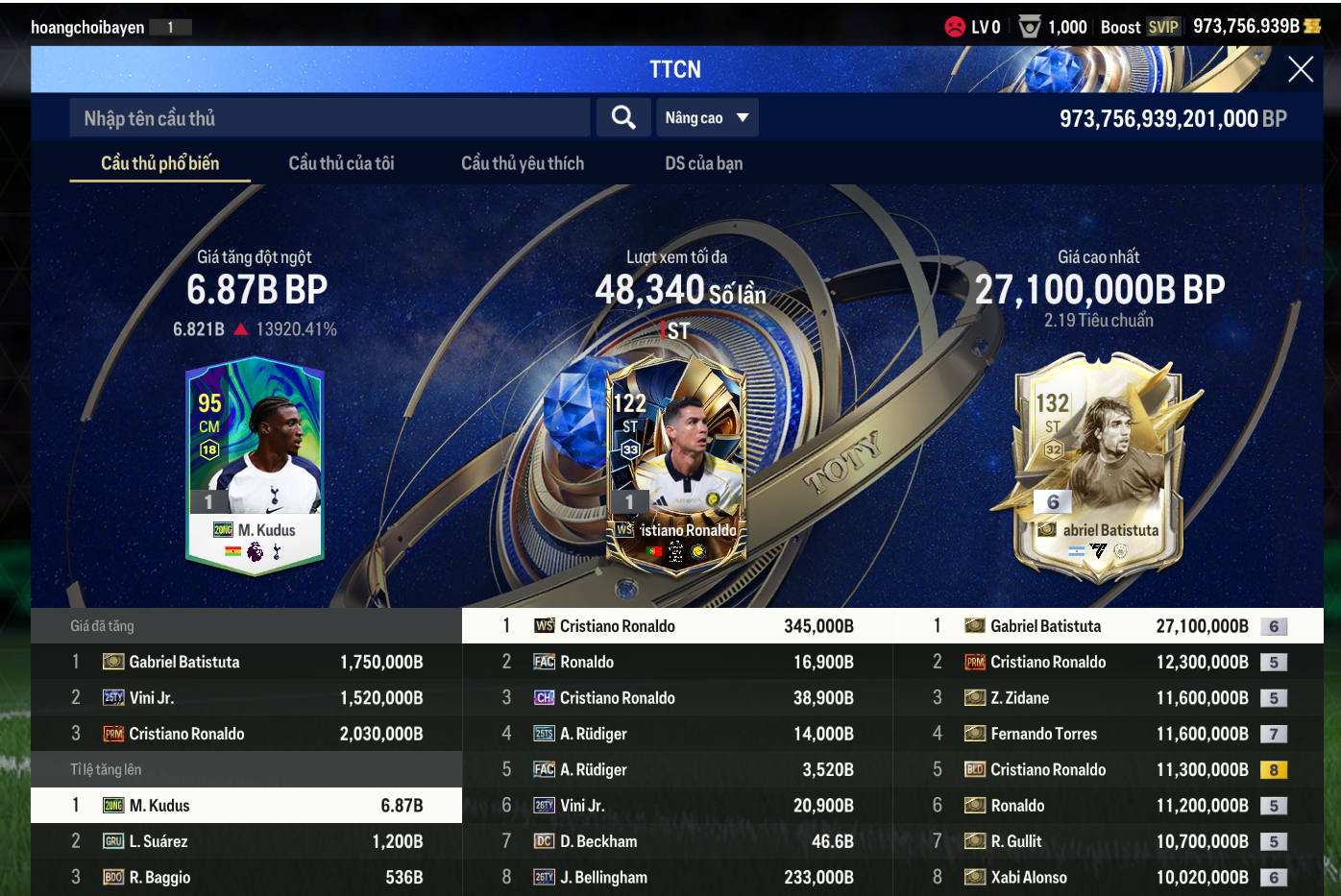Click the magnifying glass search button
Image resolution: width=1341 pixels, height=896 pixels.
[623, 118]
